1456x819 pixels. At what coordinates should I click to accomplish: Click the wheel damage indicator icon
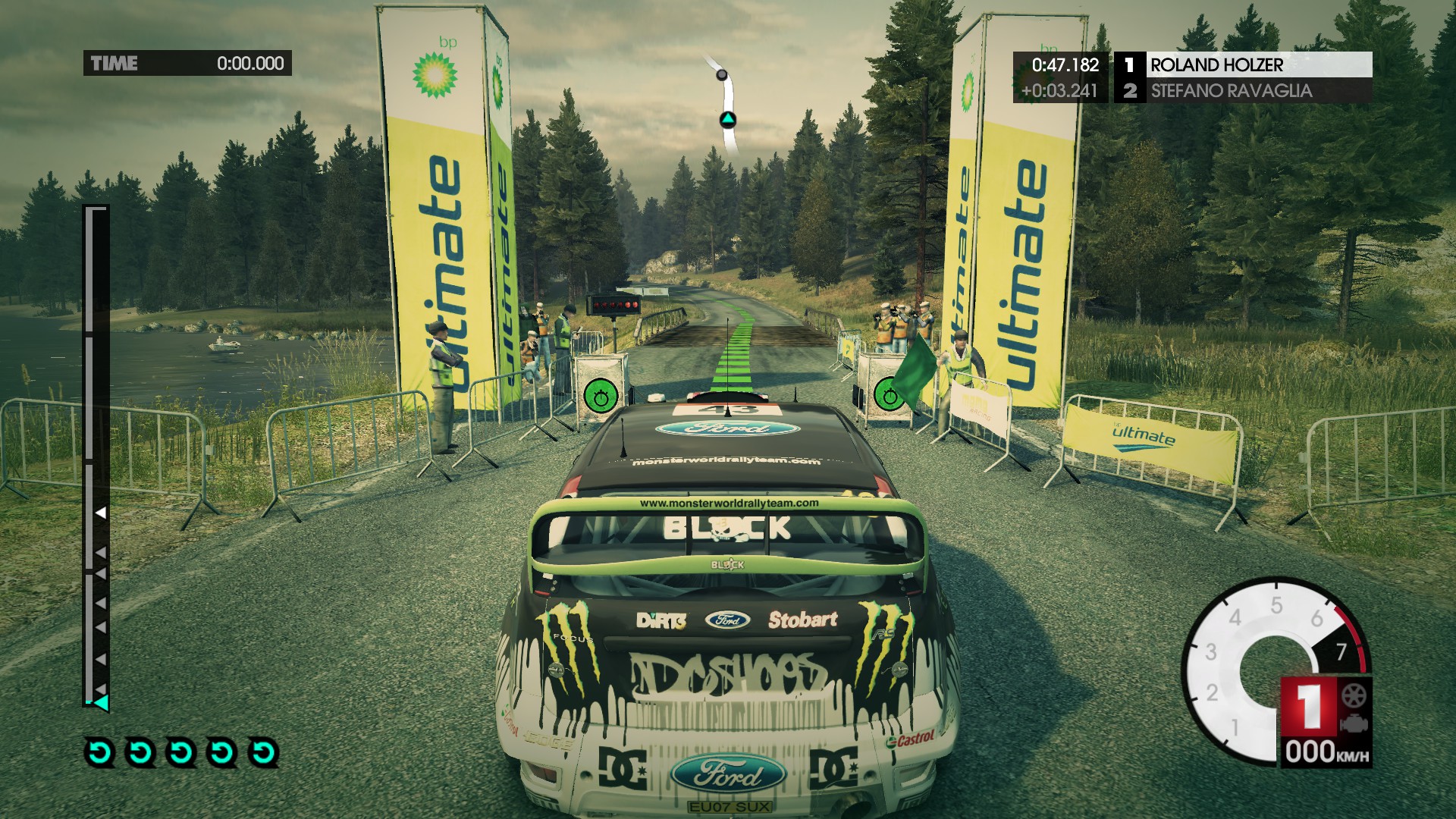pos(1354,695)
